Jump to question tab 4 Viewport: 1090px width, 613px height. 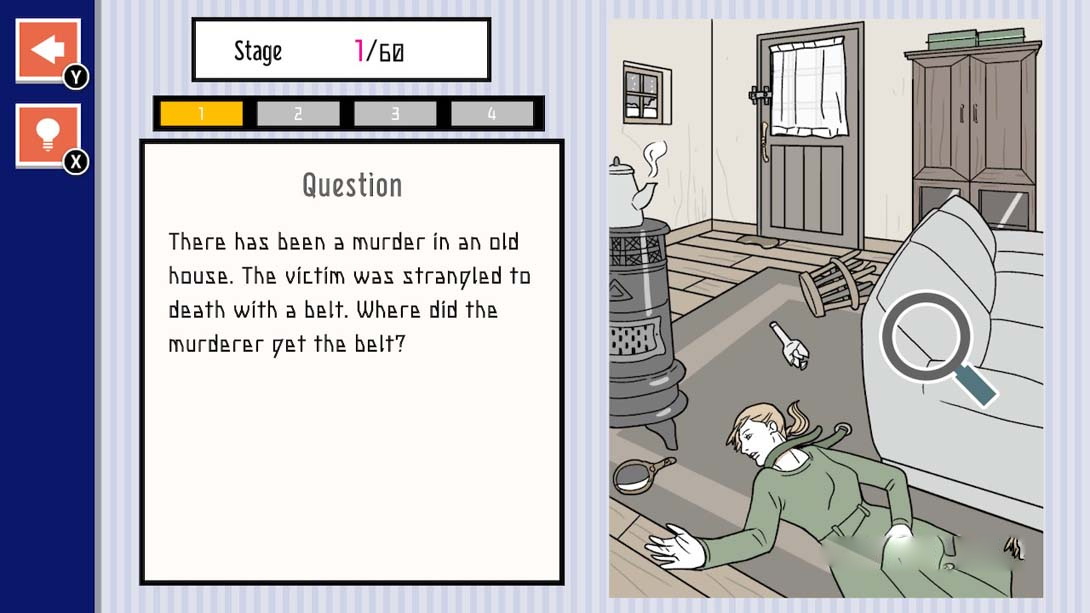coord(492,114)
